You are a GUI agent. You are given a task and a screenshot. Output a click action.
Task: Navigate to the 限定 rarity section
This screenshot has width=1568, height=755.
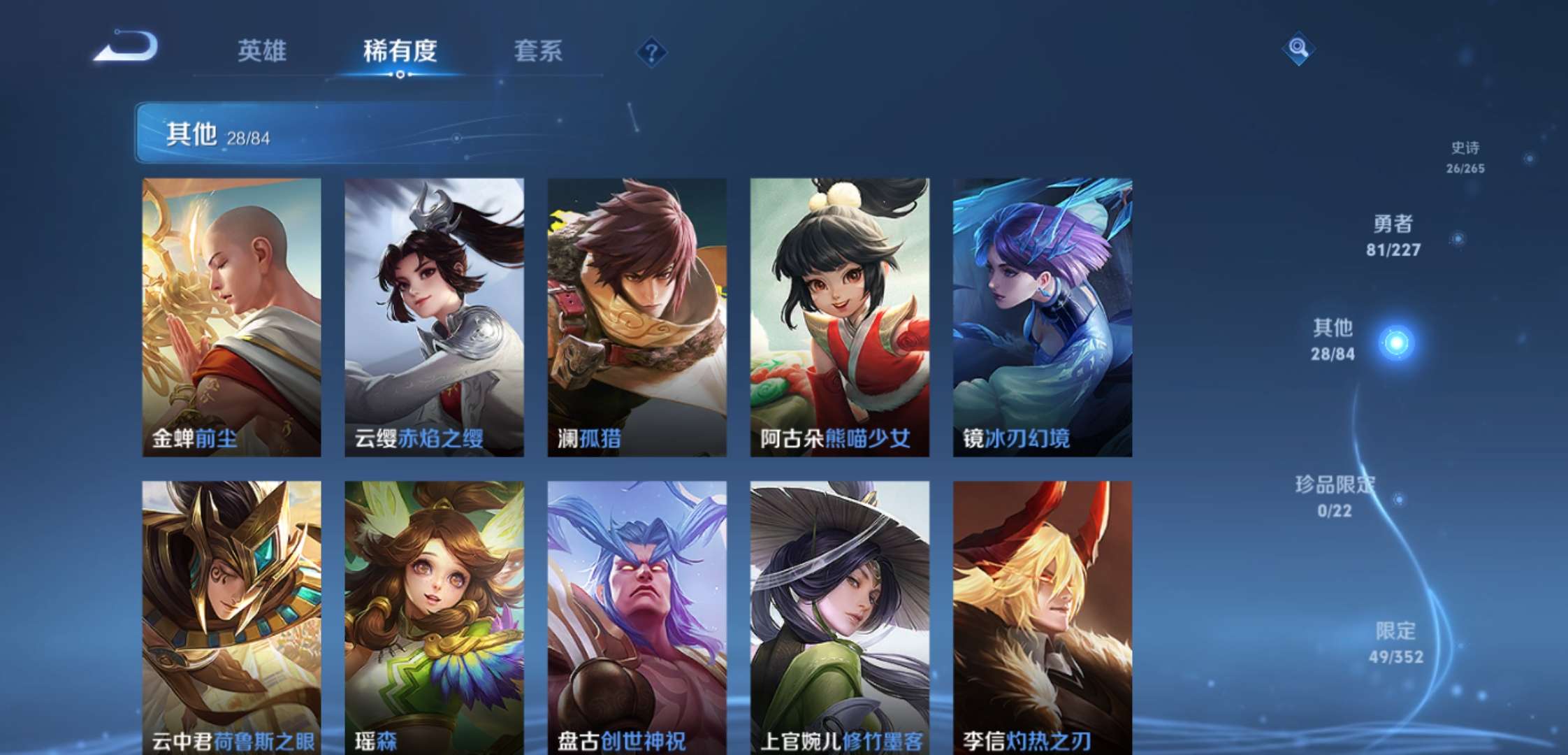(1395, 642)
